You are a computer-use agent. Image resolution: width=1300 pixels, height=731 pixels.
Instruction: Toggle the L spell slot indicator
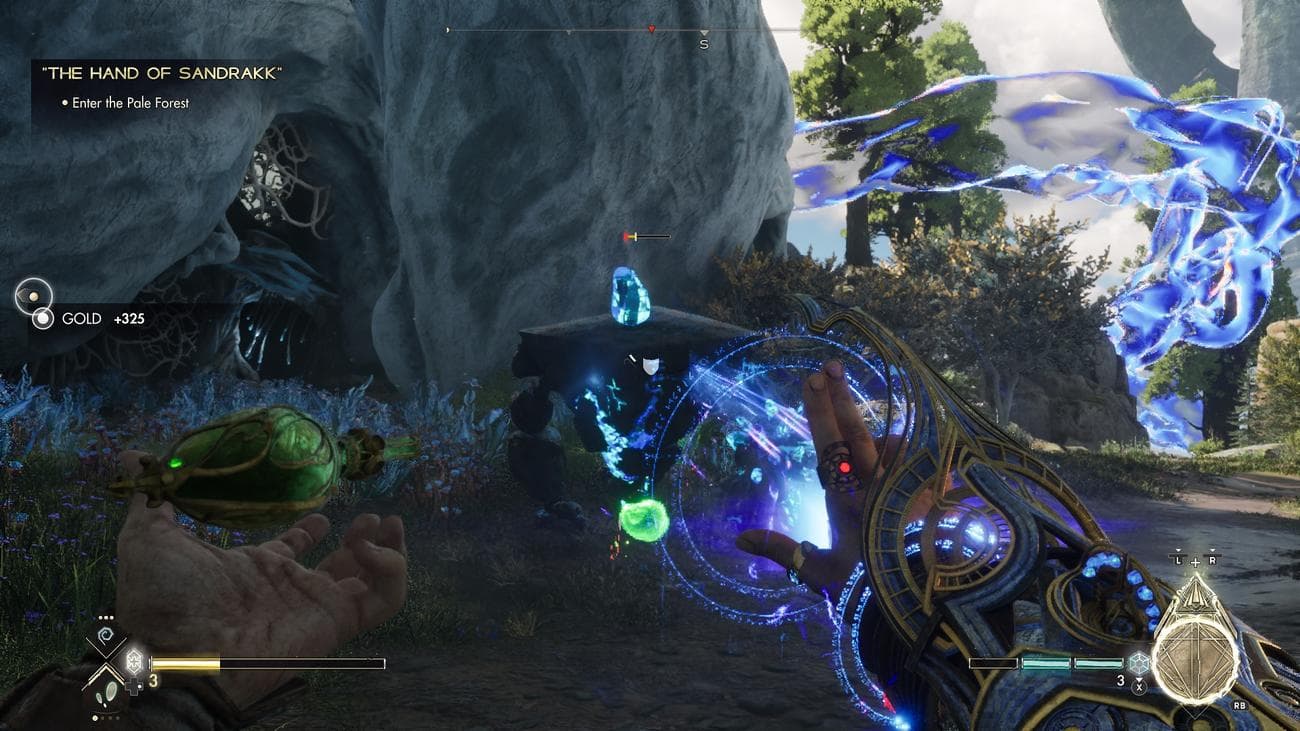coord(1179,562)
